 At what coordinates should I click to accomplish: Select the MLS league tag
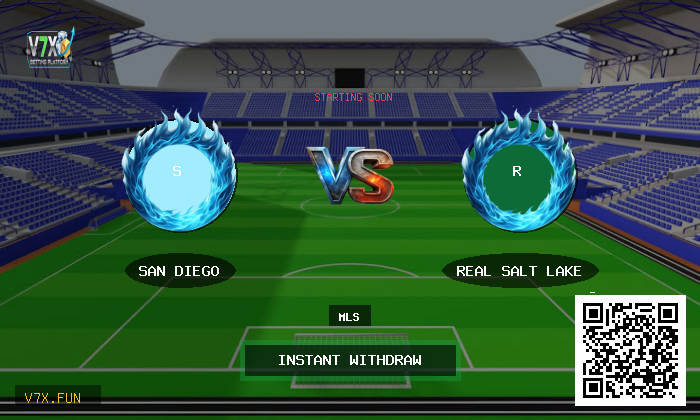click(x=349, y=317)
